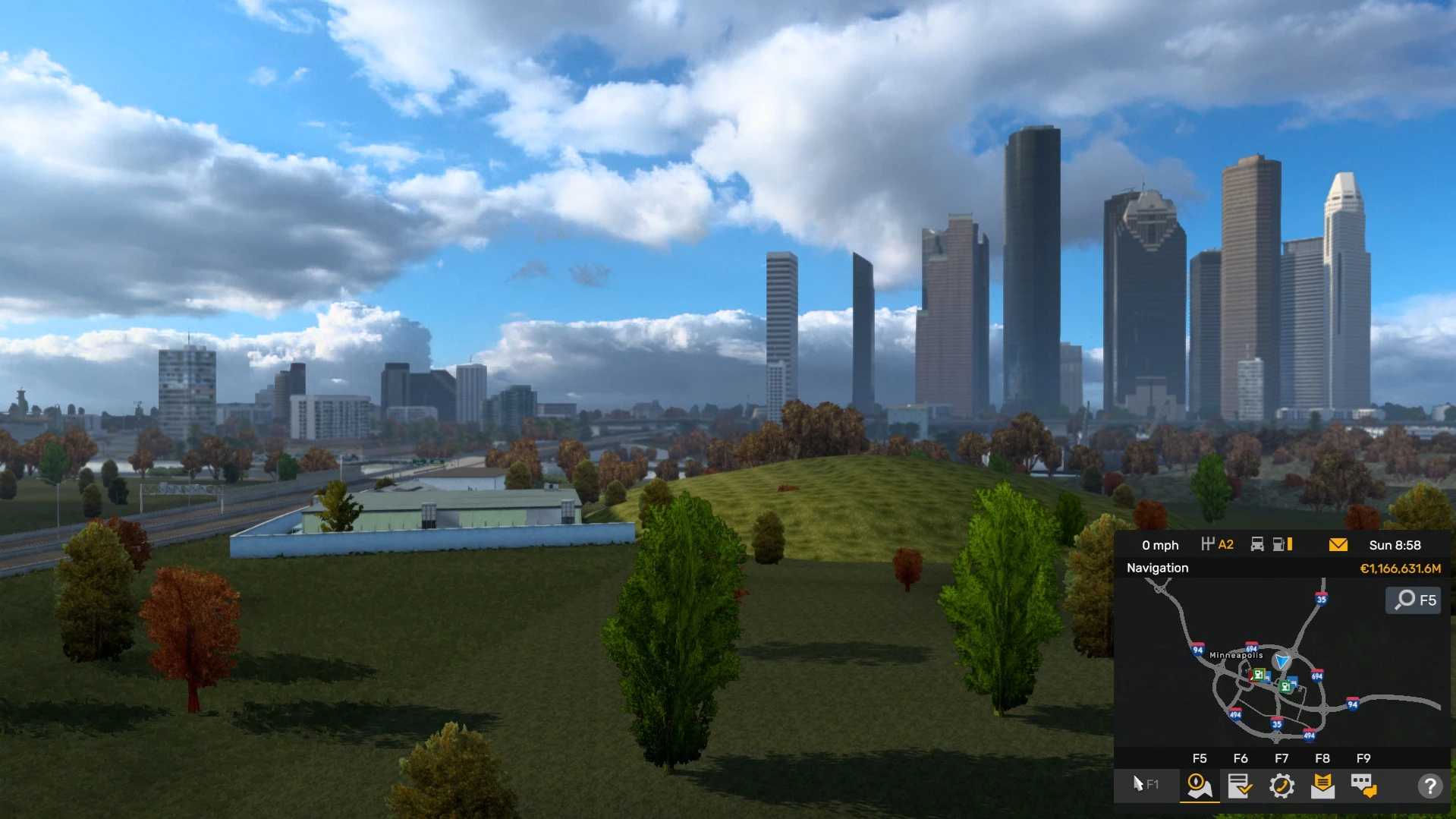Select the Minneapolis label on the minimap
1456x819 pixels.
1236,655
